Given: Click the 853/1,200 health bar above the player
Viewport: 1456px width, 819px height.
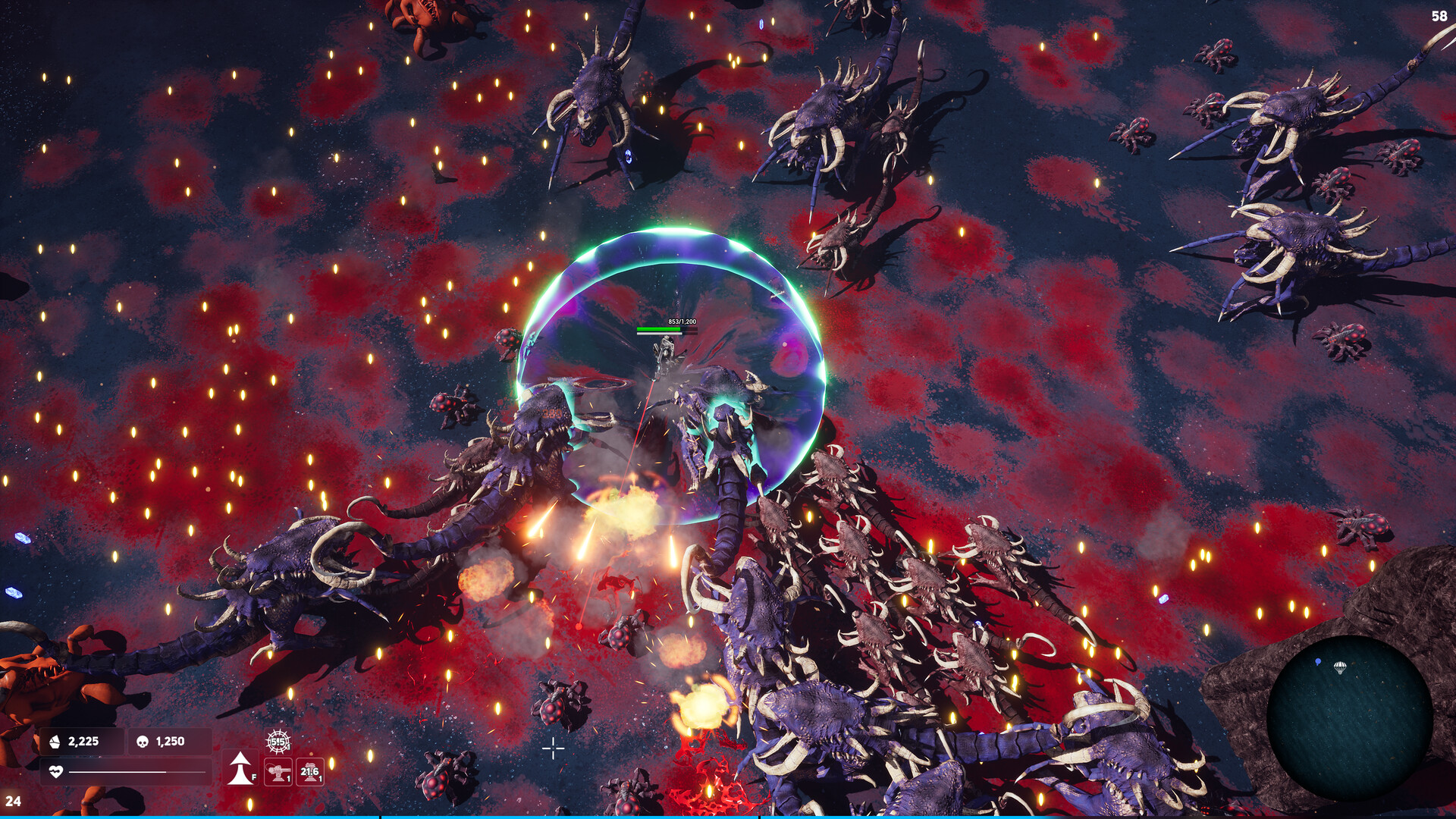Looking at the screenshot, I should tap(668, 328).
